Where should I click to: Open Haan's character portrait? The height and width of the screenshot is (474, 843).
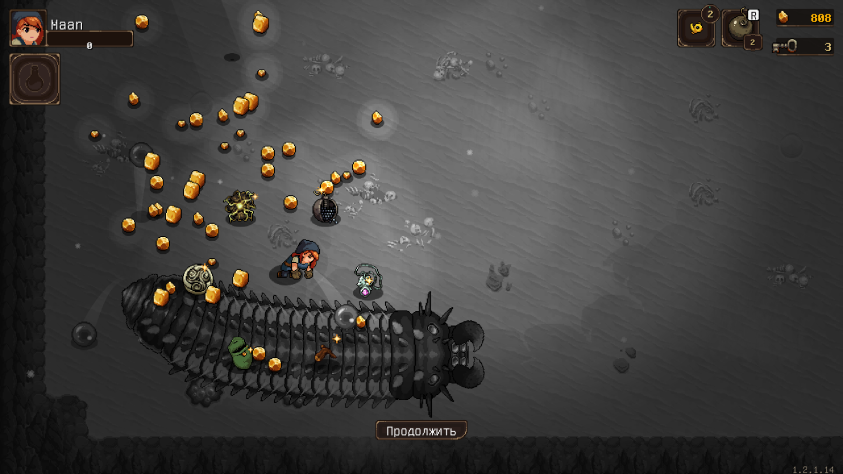coord(27,28)
